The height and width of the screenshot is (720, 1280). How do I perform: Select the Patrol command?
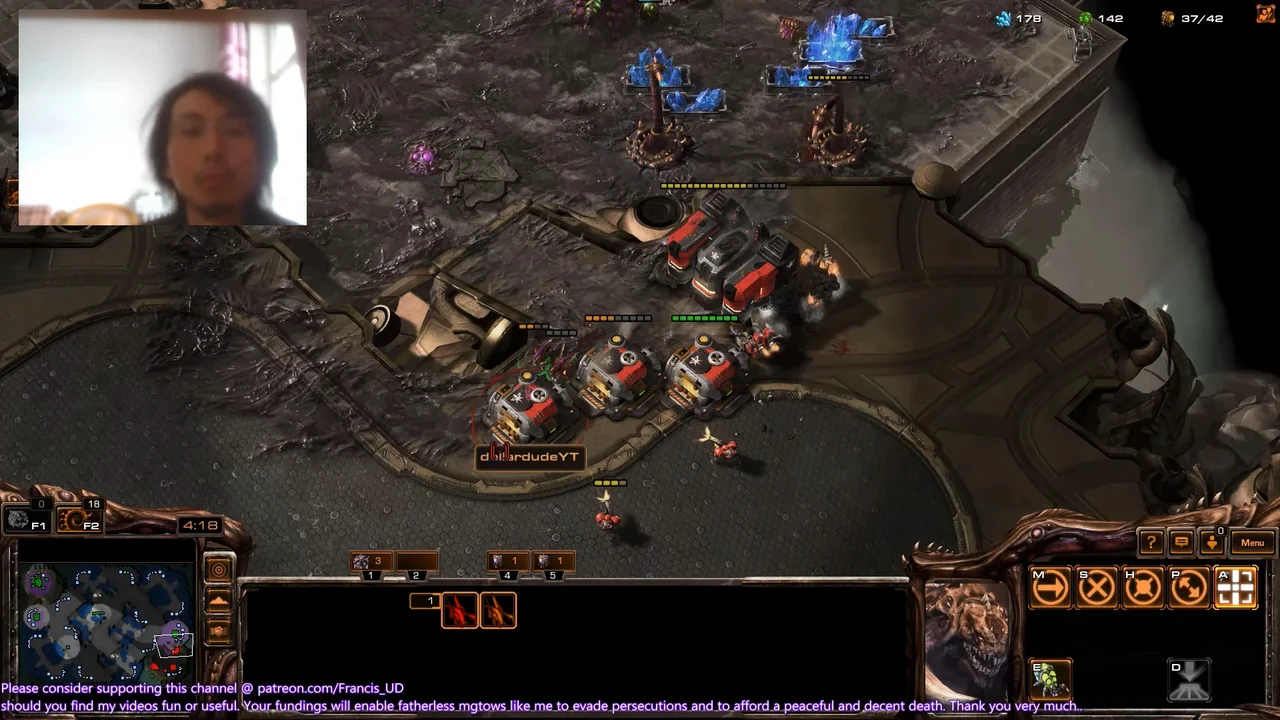[1189, 588]
